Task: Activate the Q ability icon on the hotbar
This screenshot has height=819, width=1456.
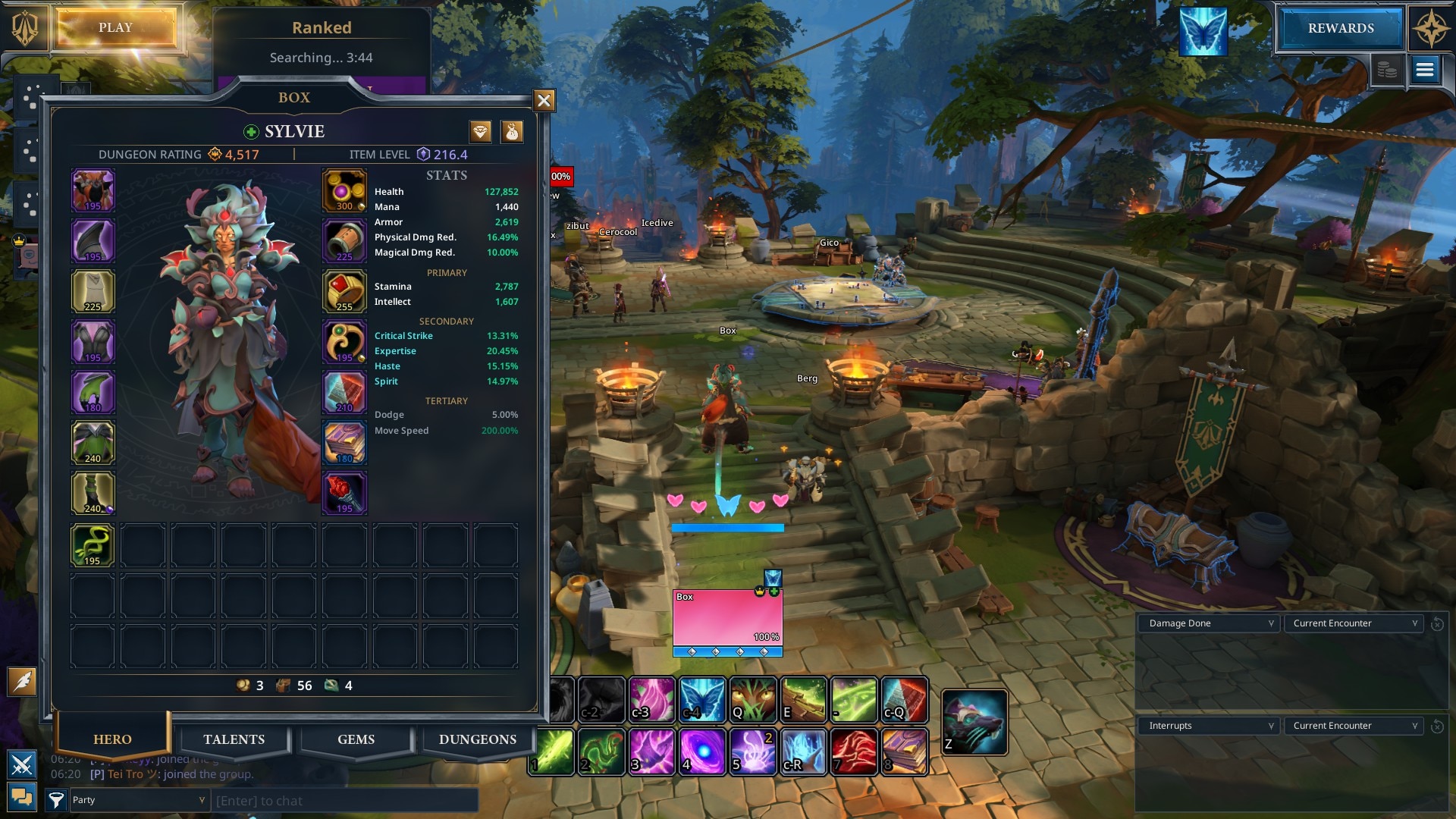Action: click(752, 700)
